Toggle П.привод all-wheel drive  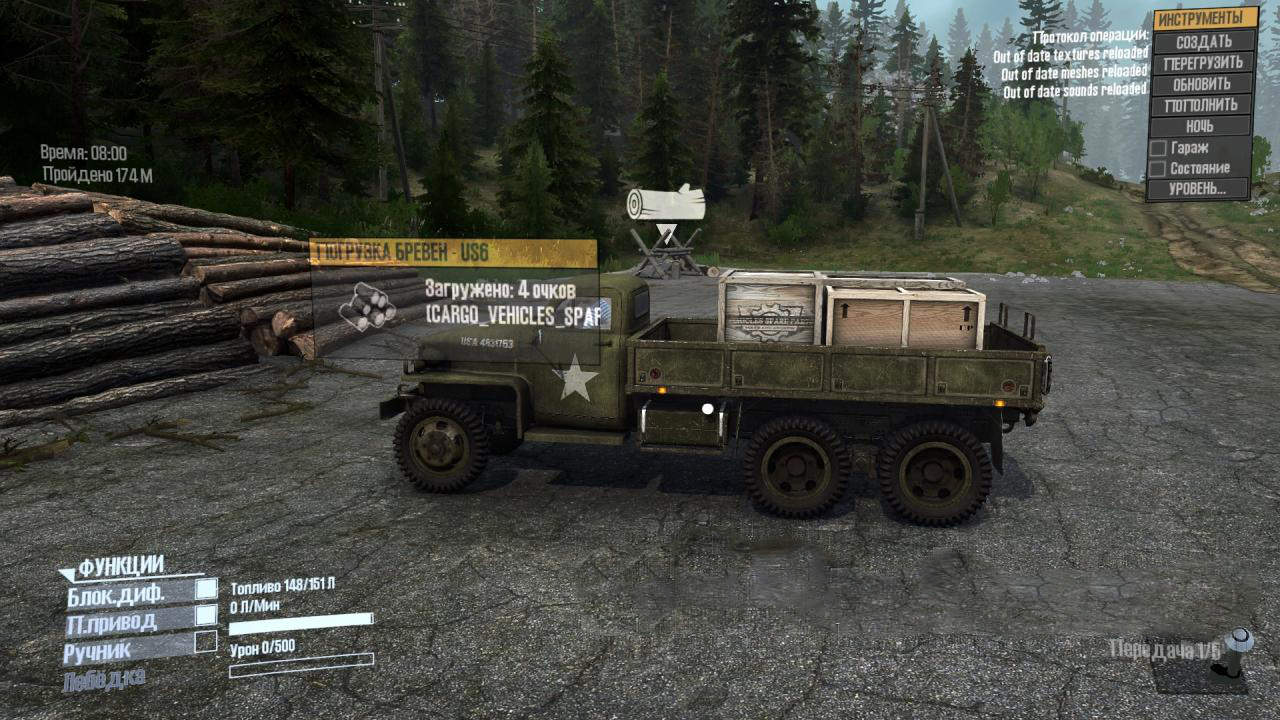pyautogui.click(x=206, y=616)
